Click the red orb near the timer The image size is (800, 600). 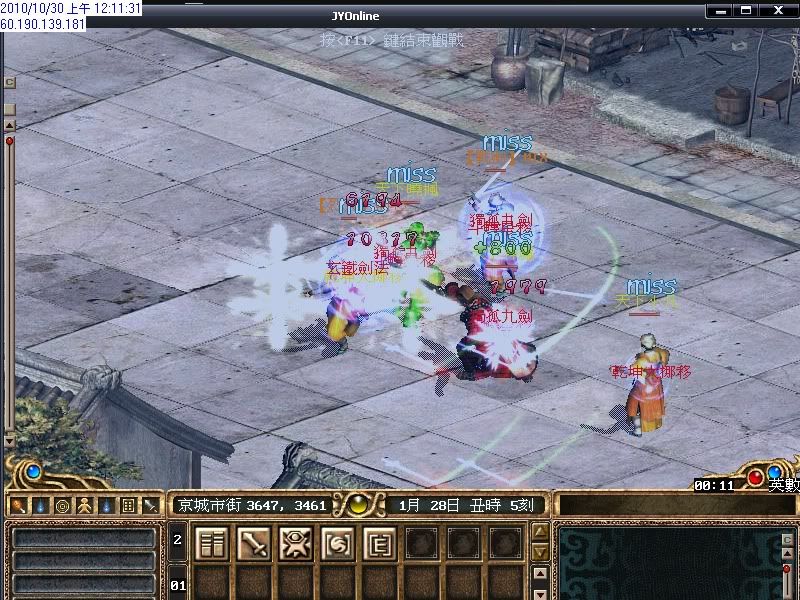point(756,475)
